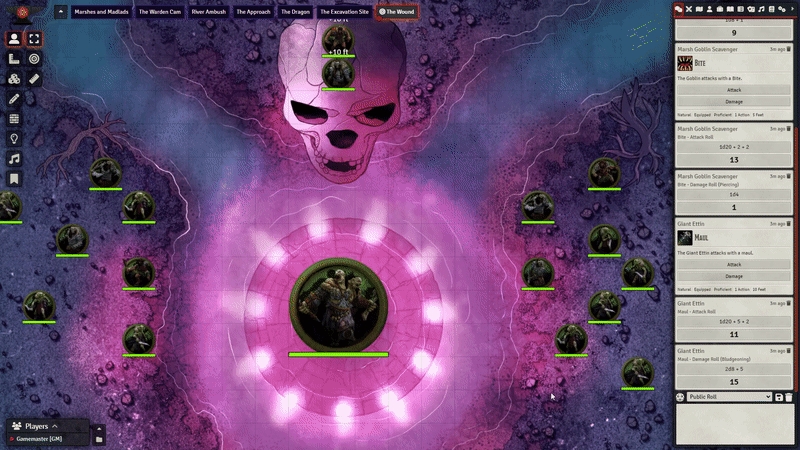
Task: Go to The Dragon scene
Action: click(295, 12)
